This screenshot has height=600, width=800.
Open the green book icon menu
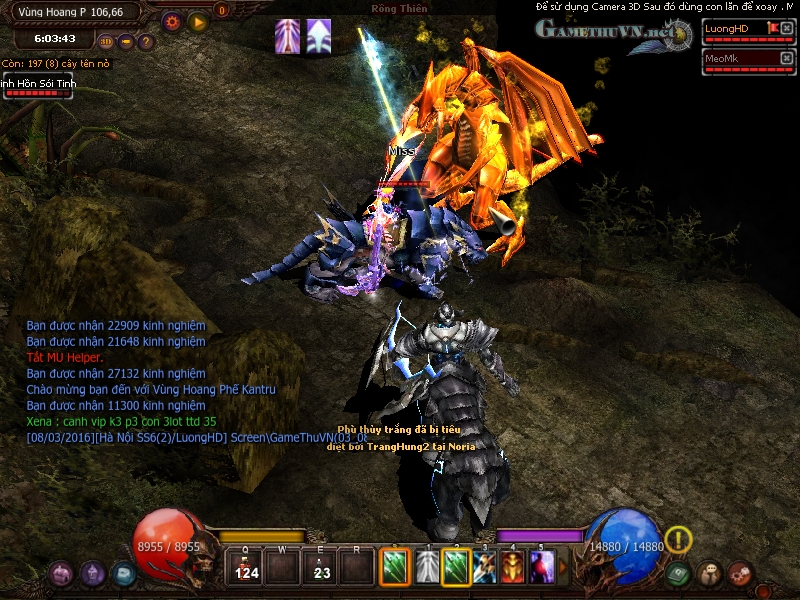point(680,574)
